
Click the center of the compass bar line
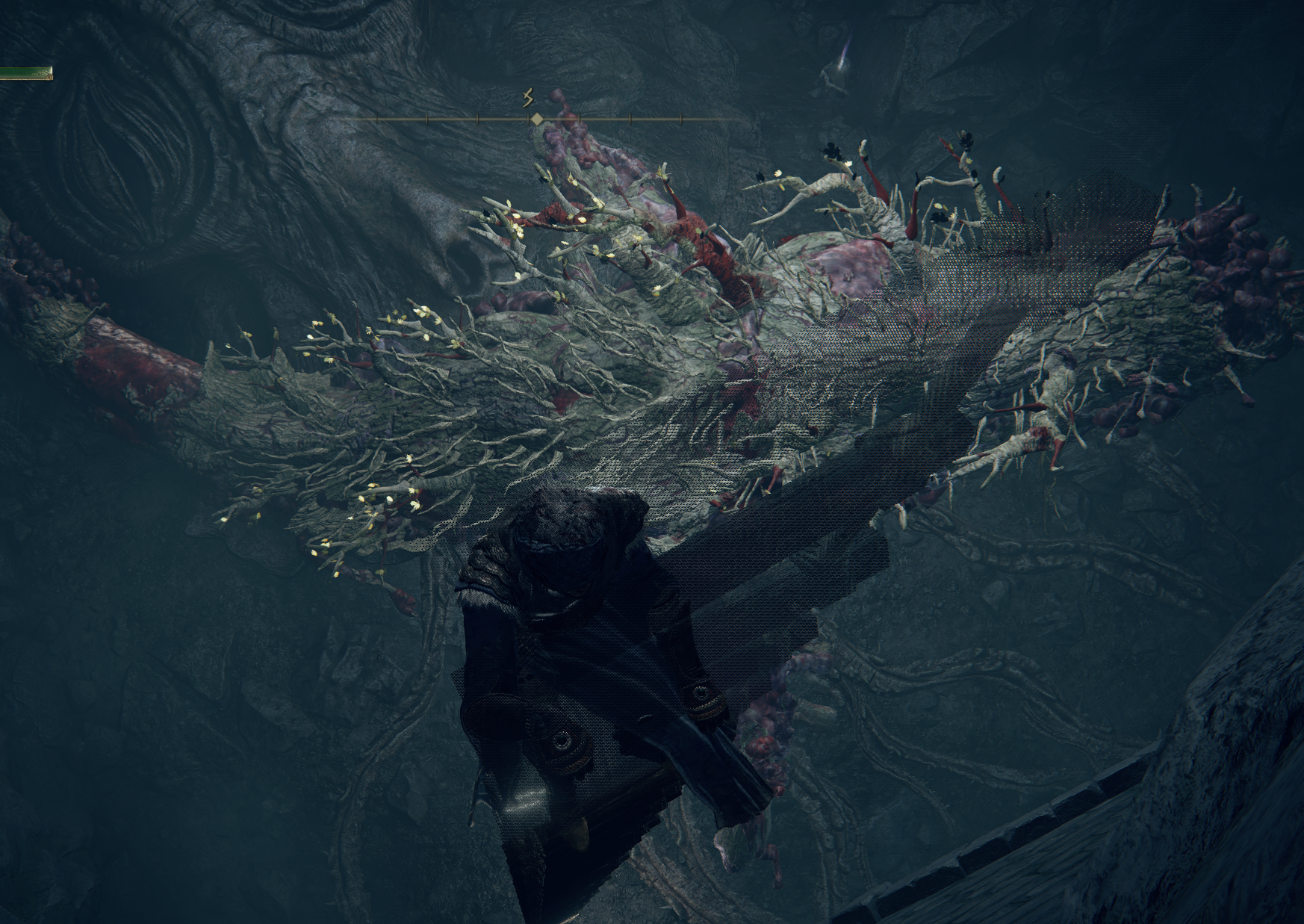[x=545, y=117]
